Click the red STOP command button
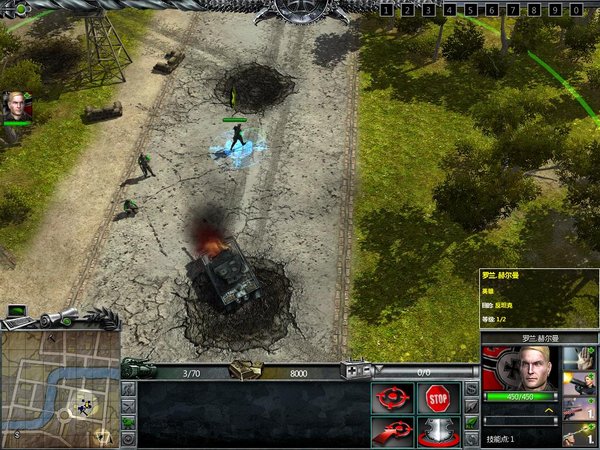 (437, 398)
